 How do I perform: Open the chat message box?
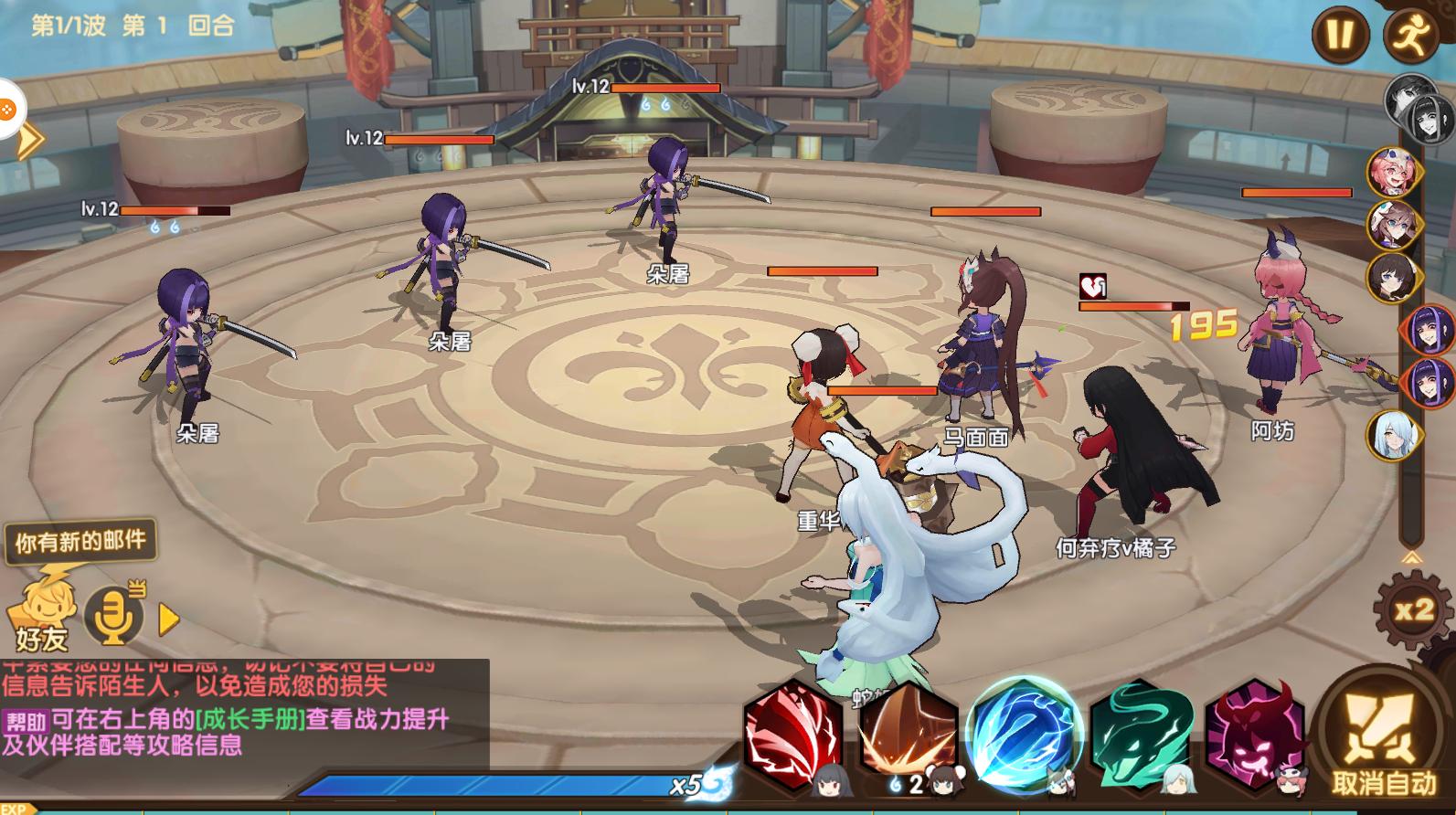pos(244,713)
